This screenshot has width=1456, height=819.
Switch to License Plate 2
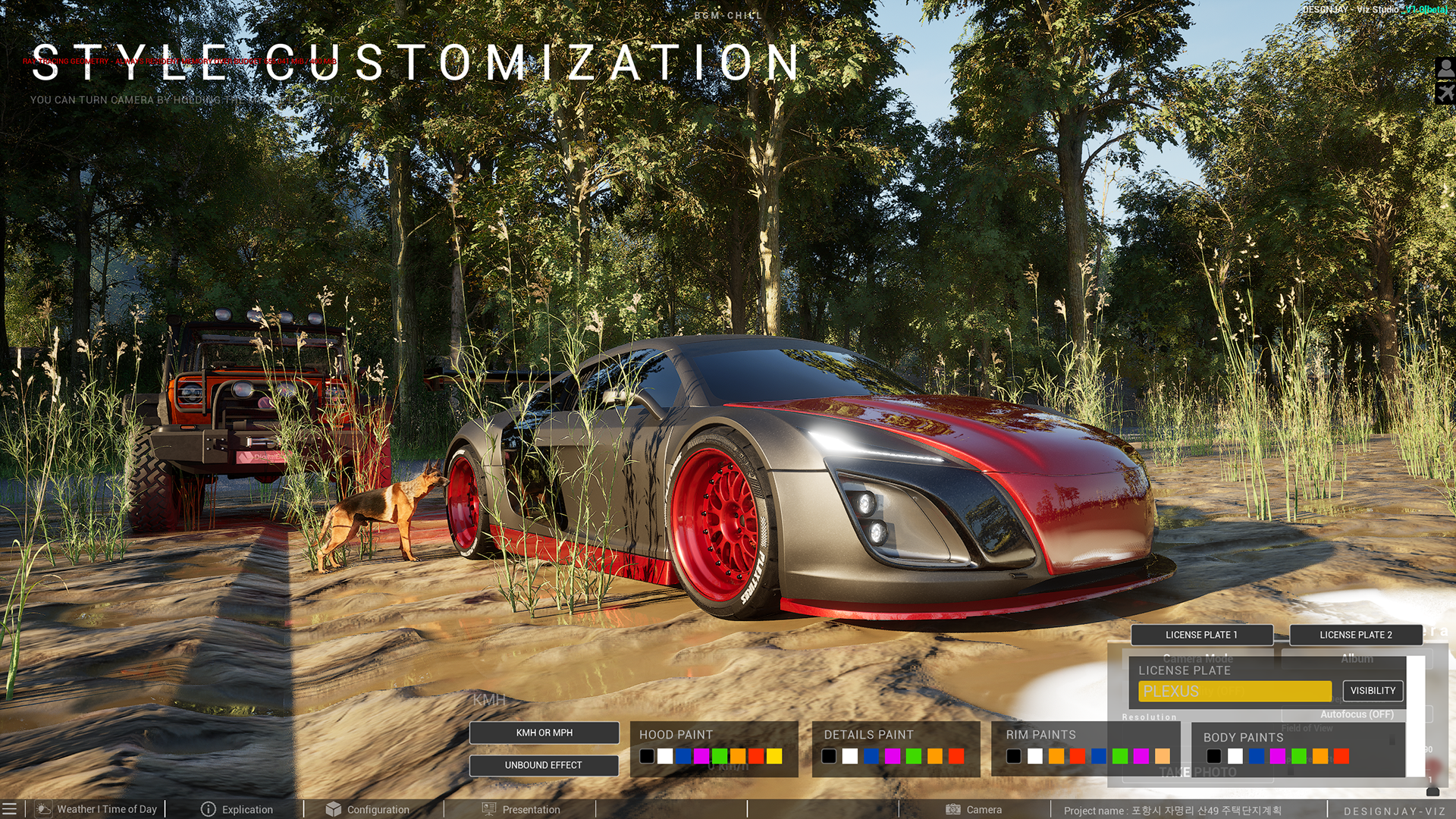tap(1356, 635)
